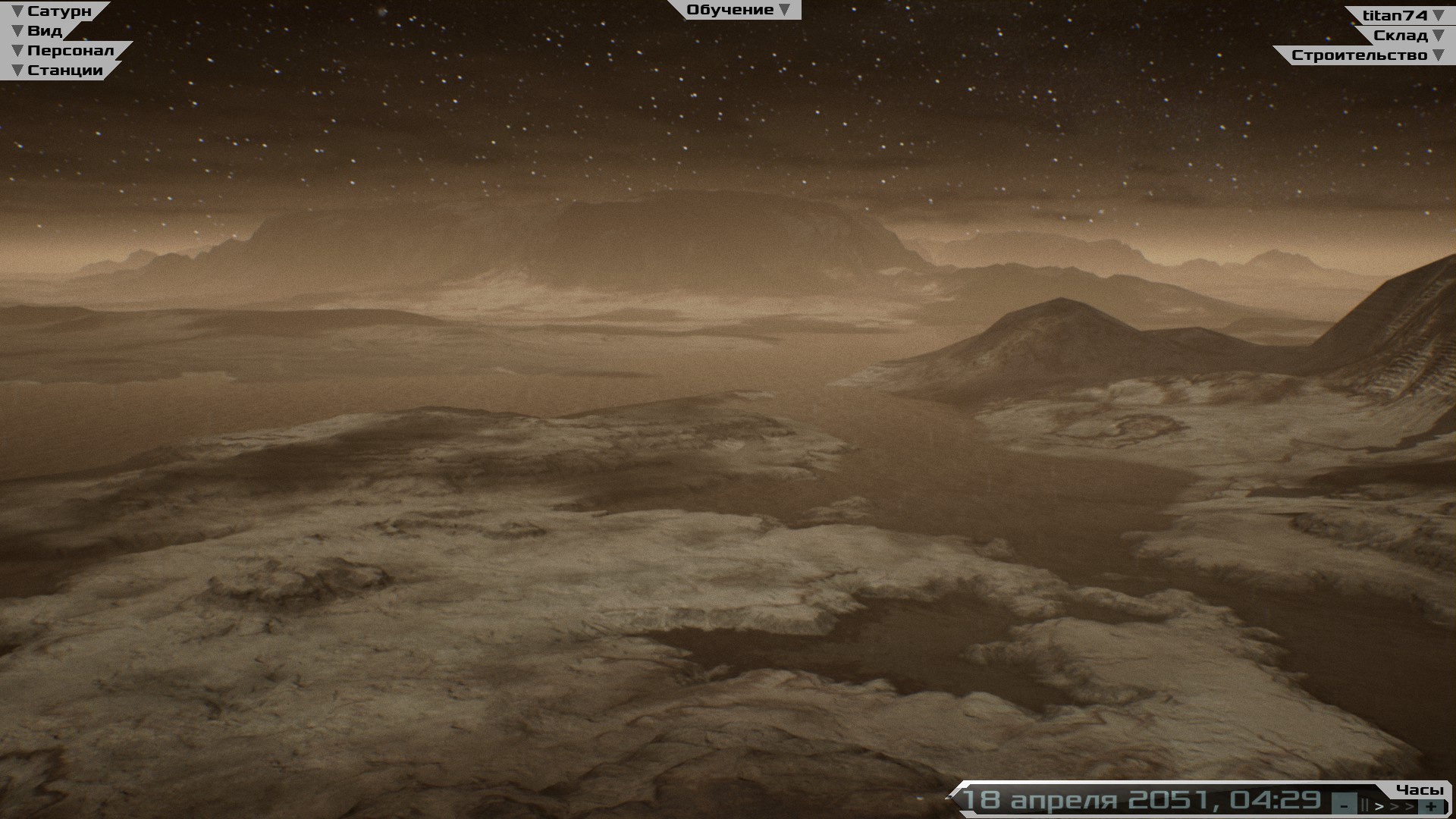Slow down time with the minus button
This screenshot has width=1456, height=819.
point(1345,806)
